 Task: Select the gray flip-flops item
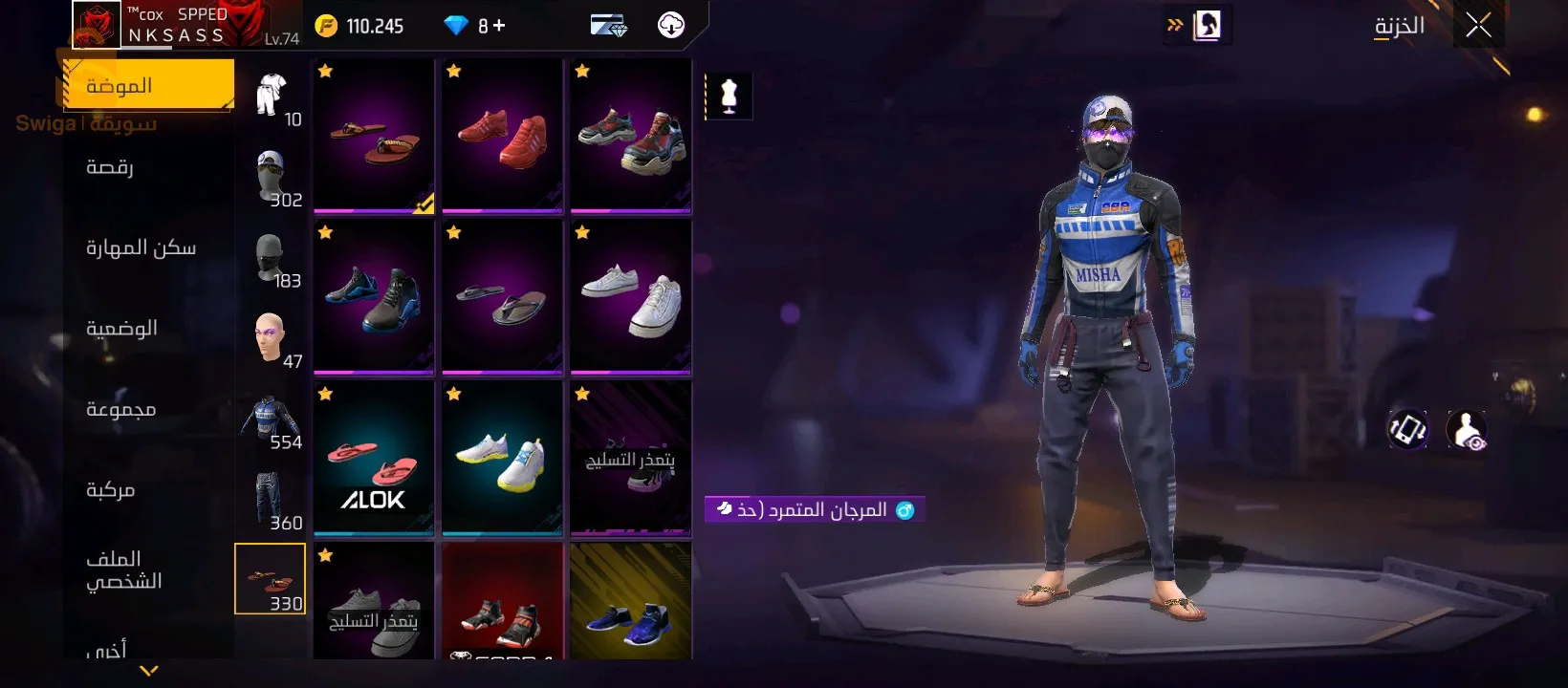pos(502,296)
